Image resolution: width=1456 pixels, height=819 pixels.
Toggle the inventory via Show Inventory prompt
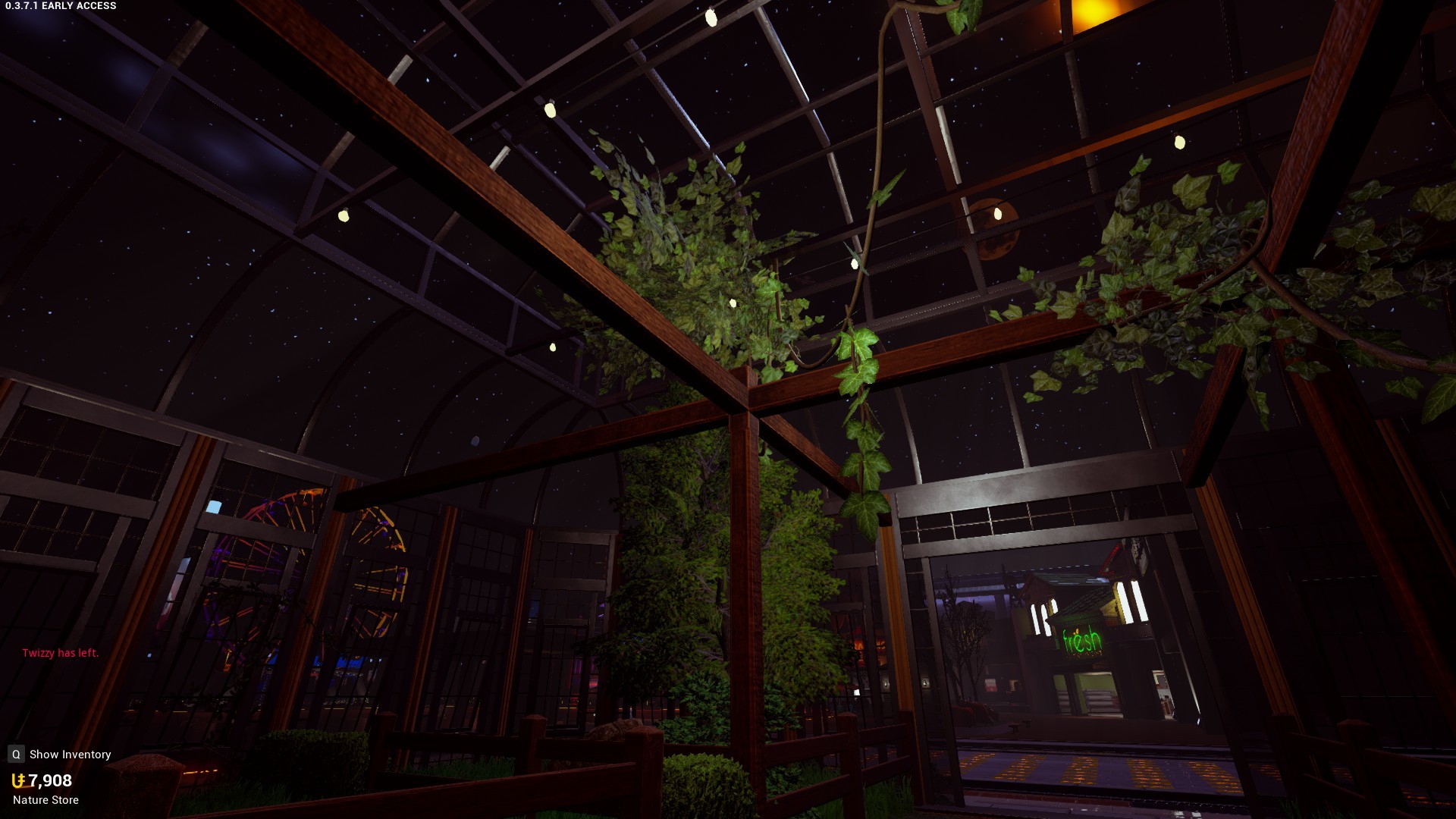[69, 754]
